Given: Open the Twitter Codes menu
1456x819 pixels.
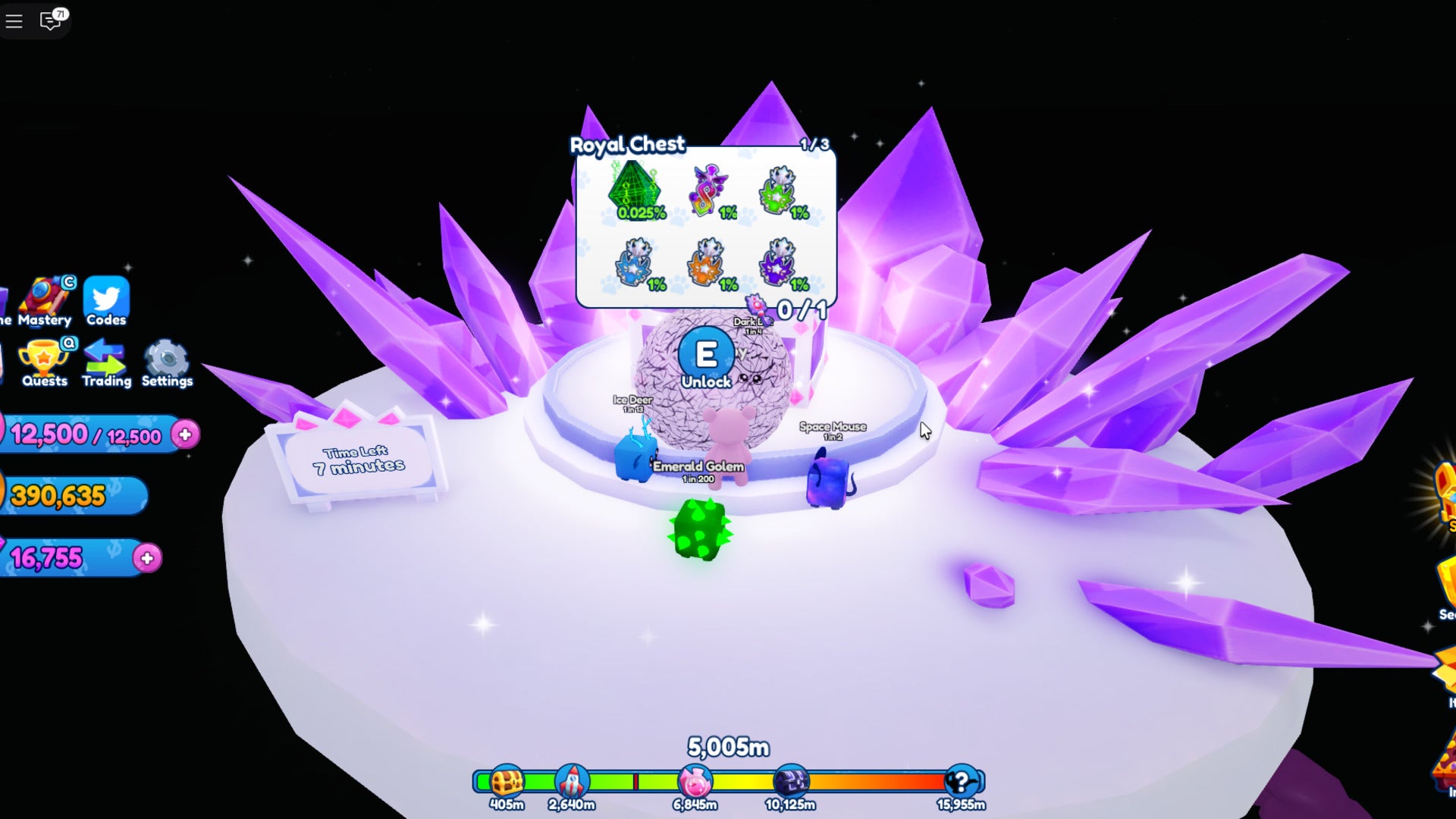Looking at the screenshot, I should coord(106,301).
